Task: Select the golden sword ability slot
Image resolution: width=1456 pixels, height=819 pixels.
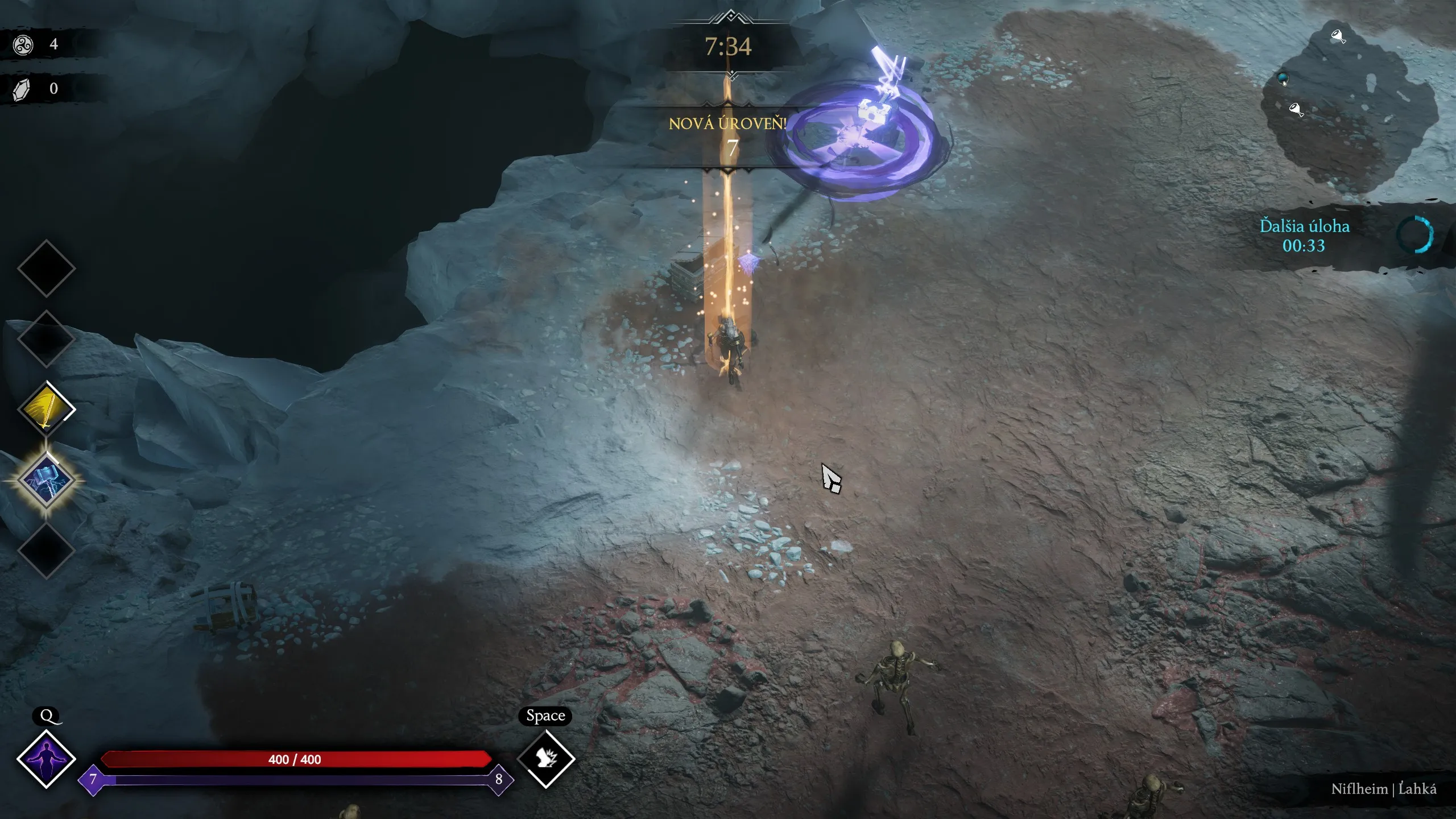Action: pos(47,409)
